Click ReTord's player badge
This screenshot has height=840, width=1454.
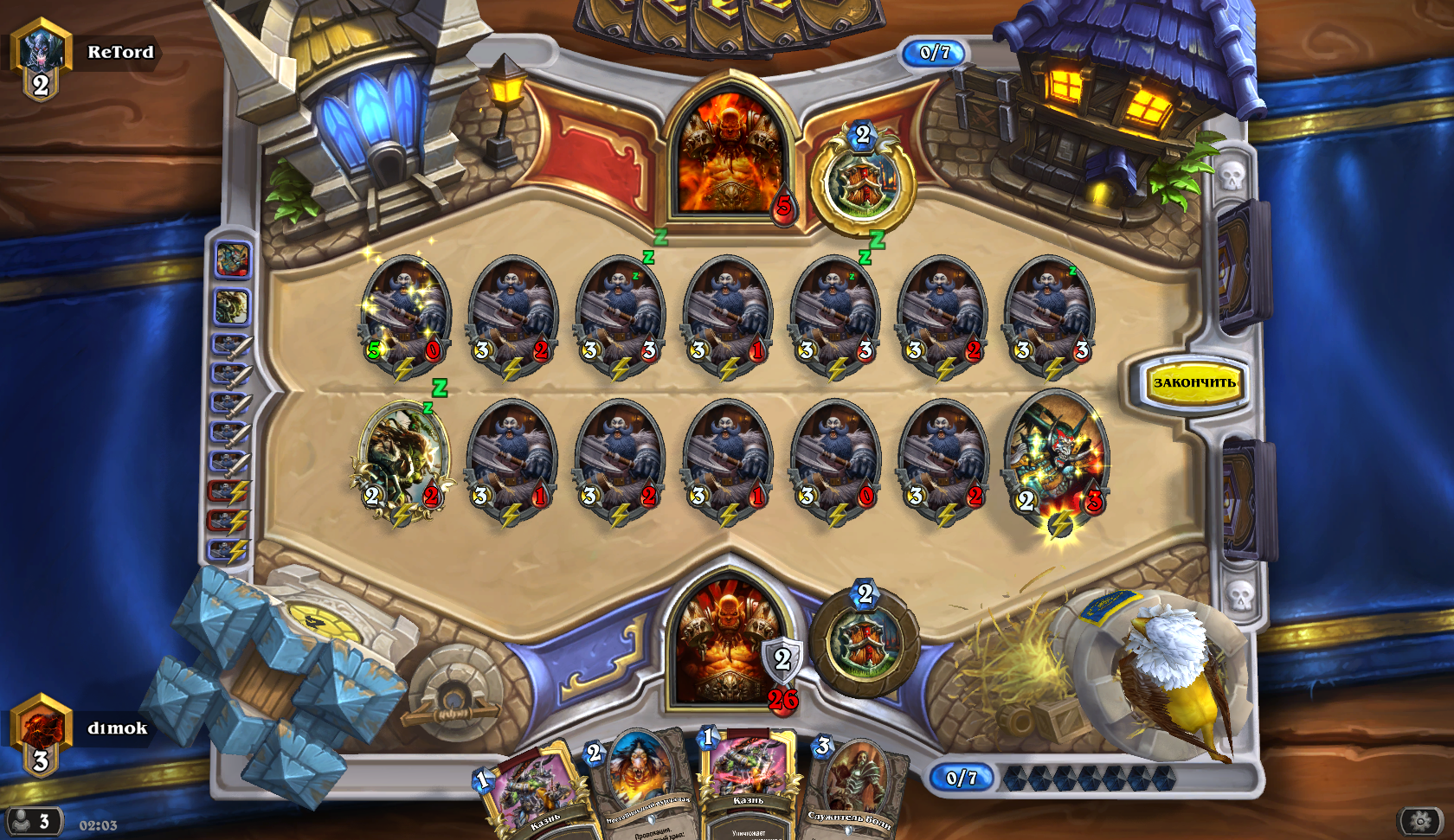coord(41,59)
